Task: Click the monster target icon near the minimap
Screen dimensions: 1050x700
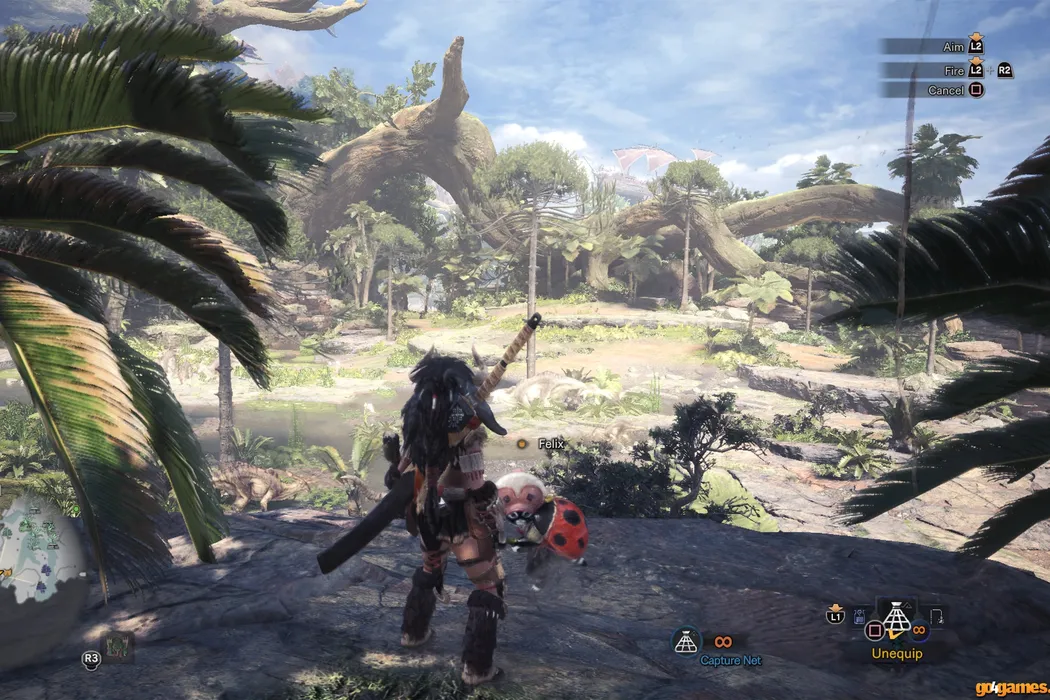Action: 118,647
